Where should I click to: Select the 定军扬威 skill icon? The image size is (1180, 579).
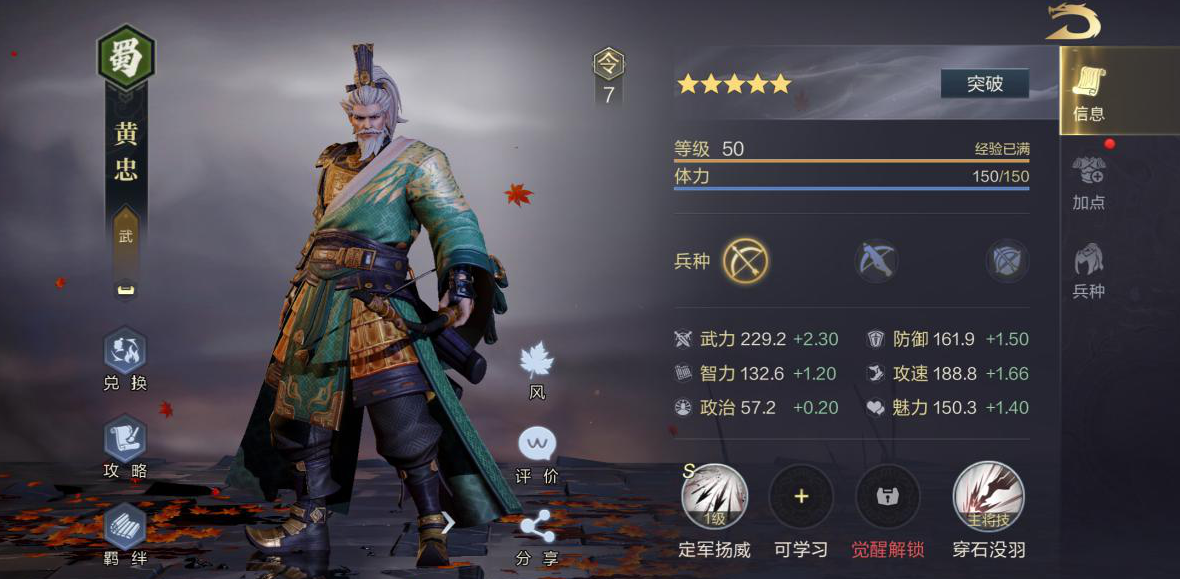point(714,497)
